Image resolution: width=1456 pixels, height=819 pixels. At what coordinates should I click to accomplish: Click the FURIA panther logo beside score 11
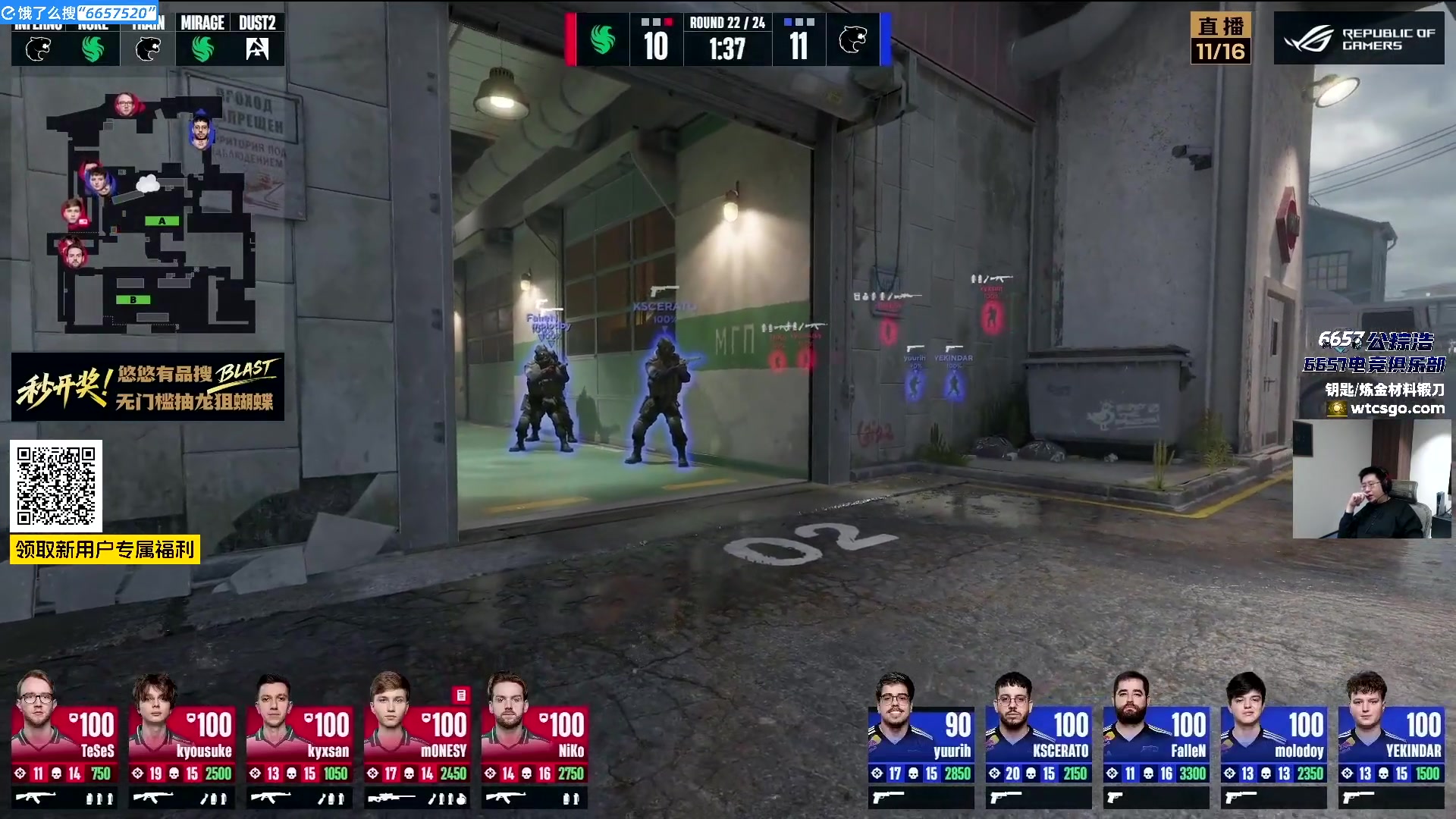click(x=852, y=39)
